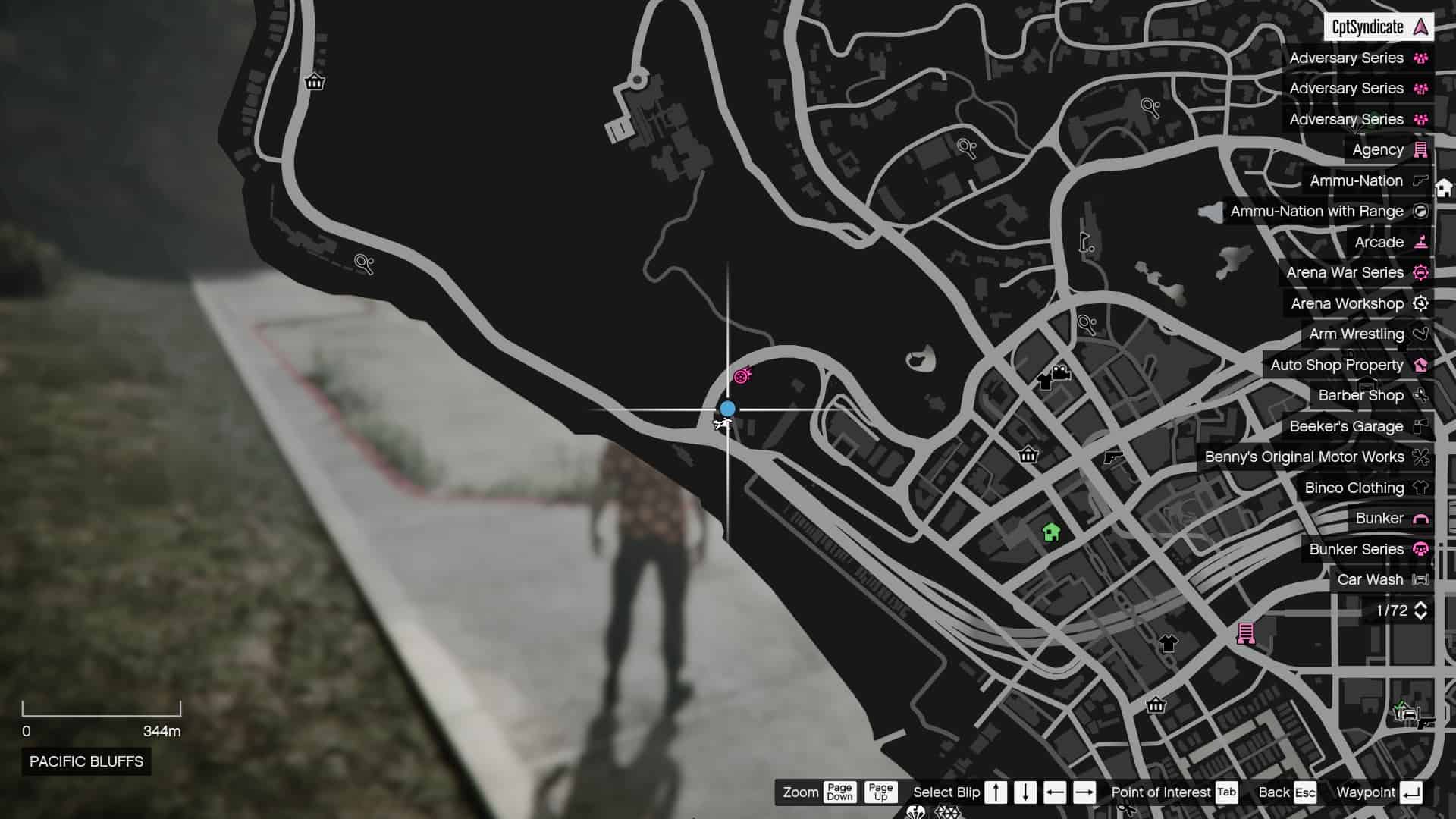Click the Barber Shop scissors icon
The image size is (1456, 819).
(1421, 395)
